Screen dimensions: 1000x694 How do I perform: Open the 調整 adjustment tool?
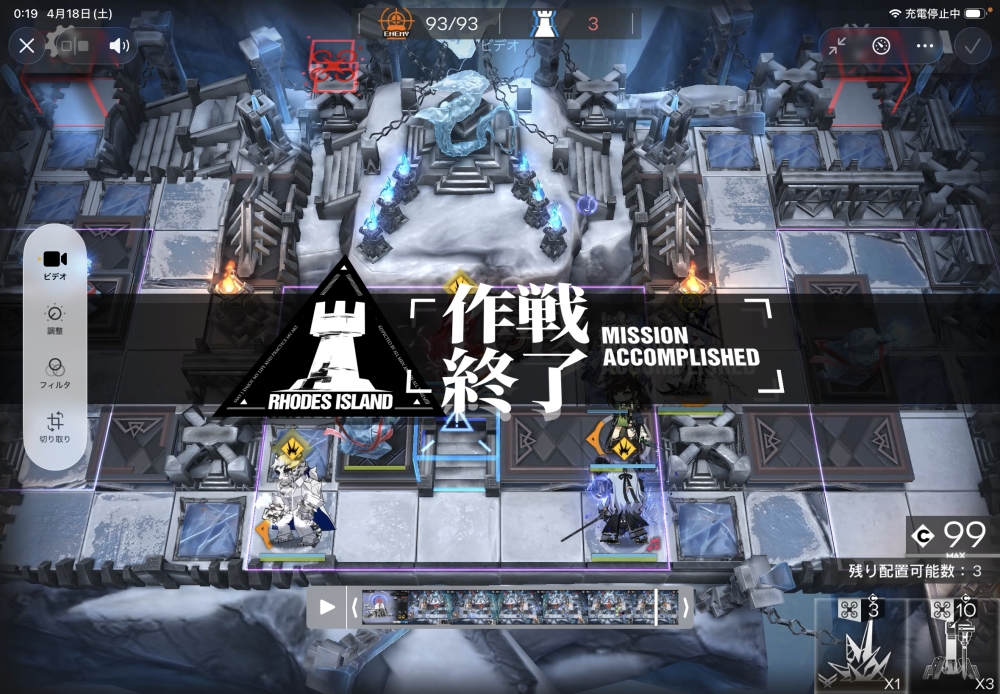pos(55,319)
